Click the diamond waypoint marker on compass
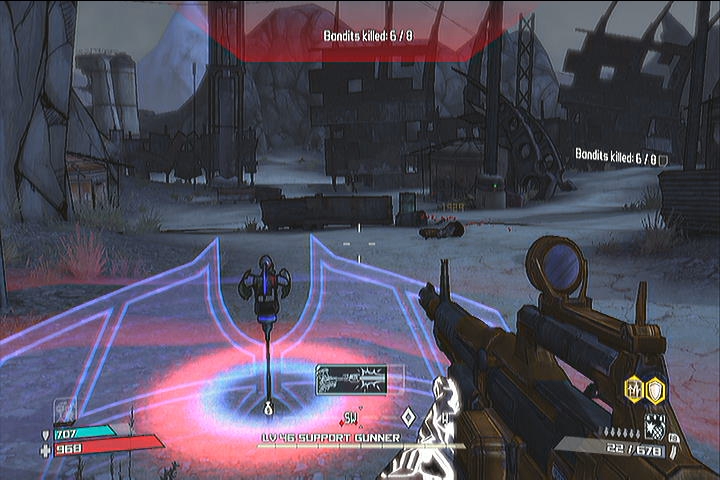 point(407,416)
